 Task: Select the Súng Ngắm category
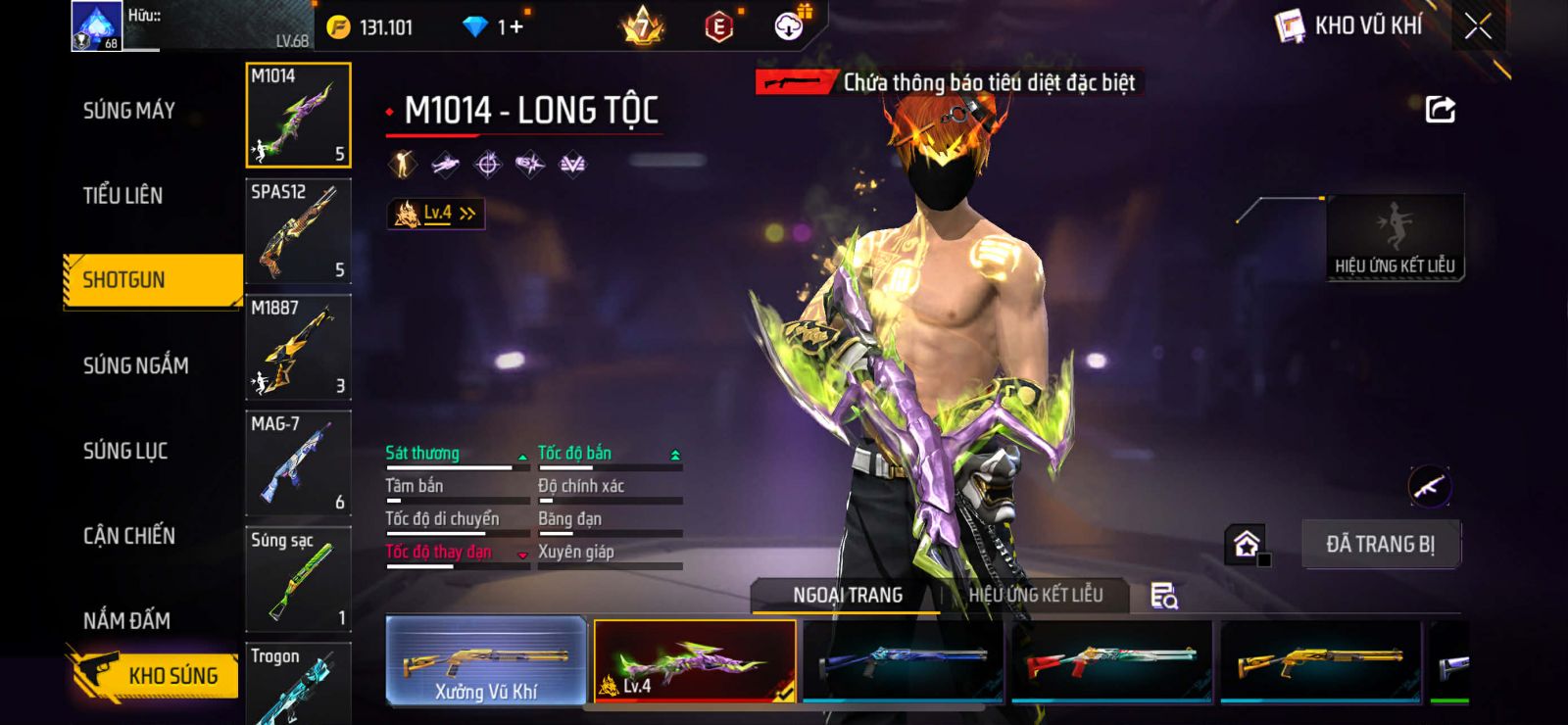(x=135, y=365)
